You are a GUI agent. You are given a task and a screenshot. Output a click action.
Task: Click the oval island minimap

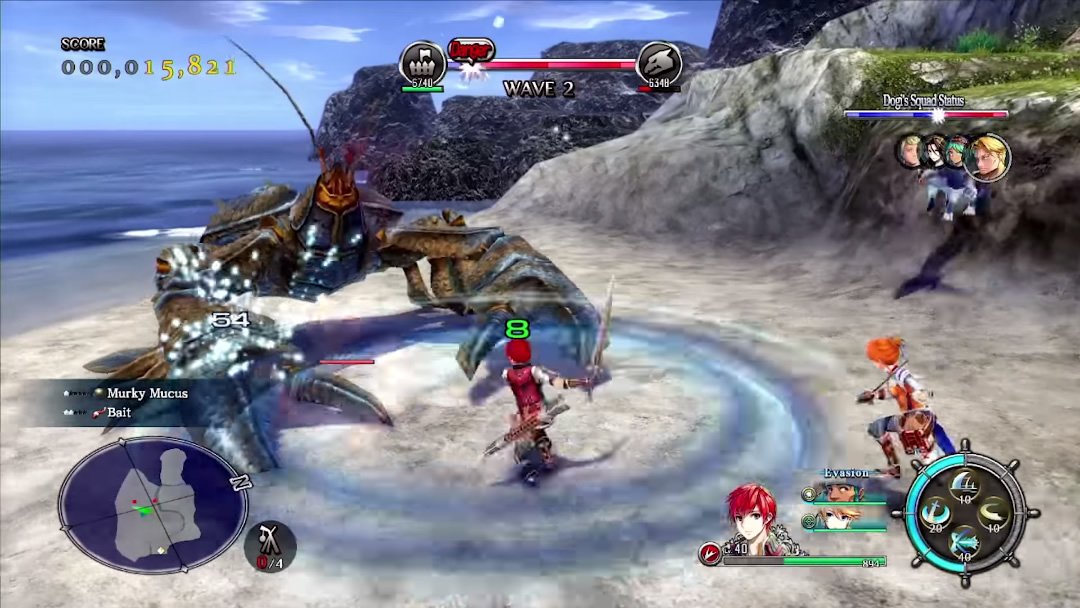tap(153, 505)
